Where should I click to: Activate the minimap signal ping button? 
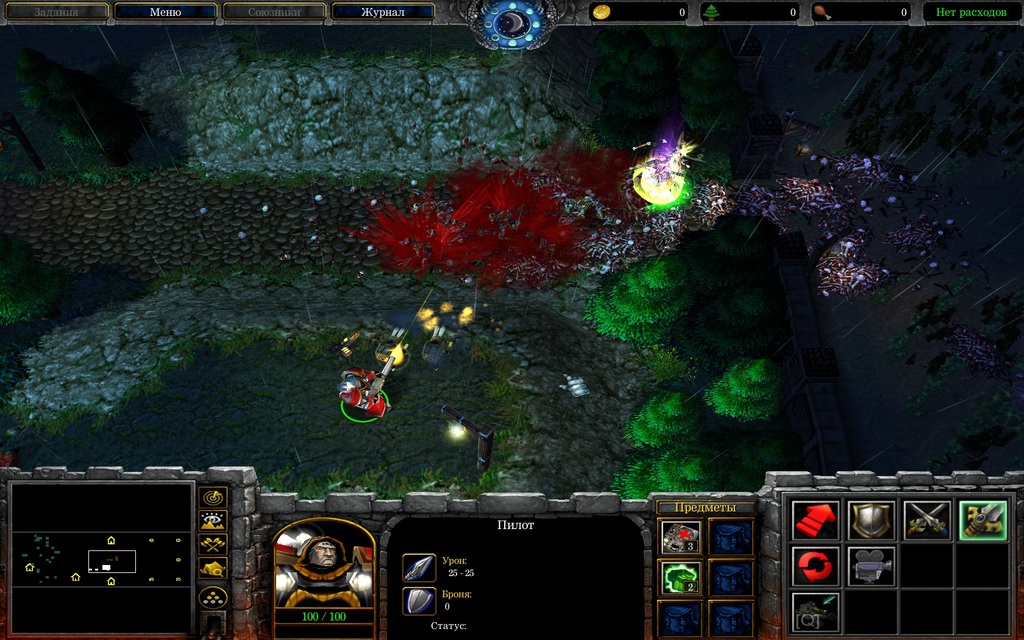click(213, 497)
